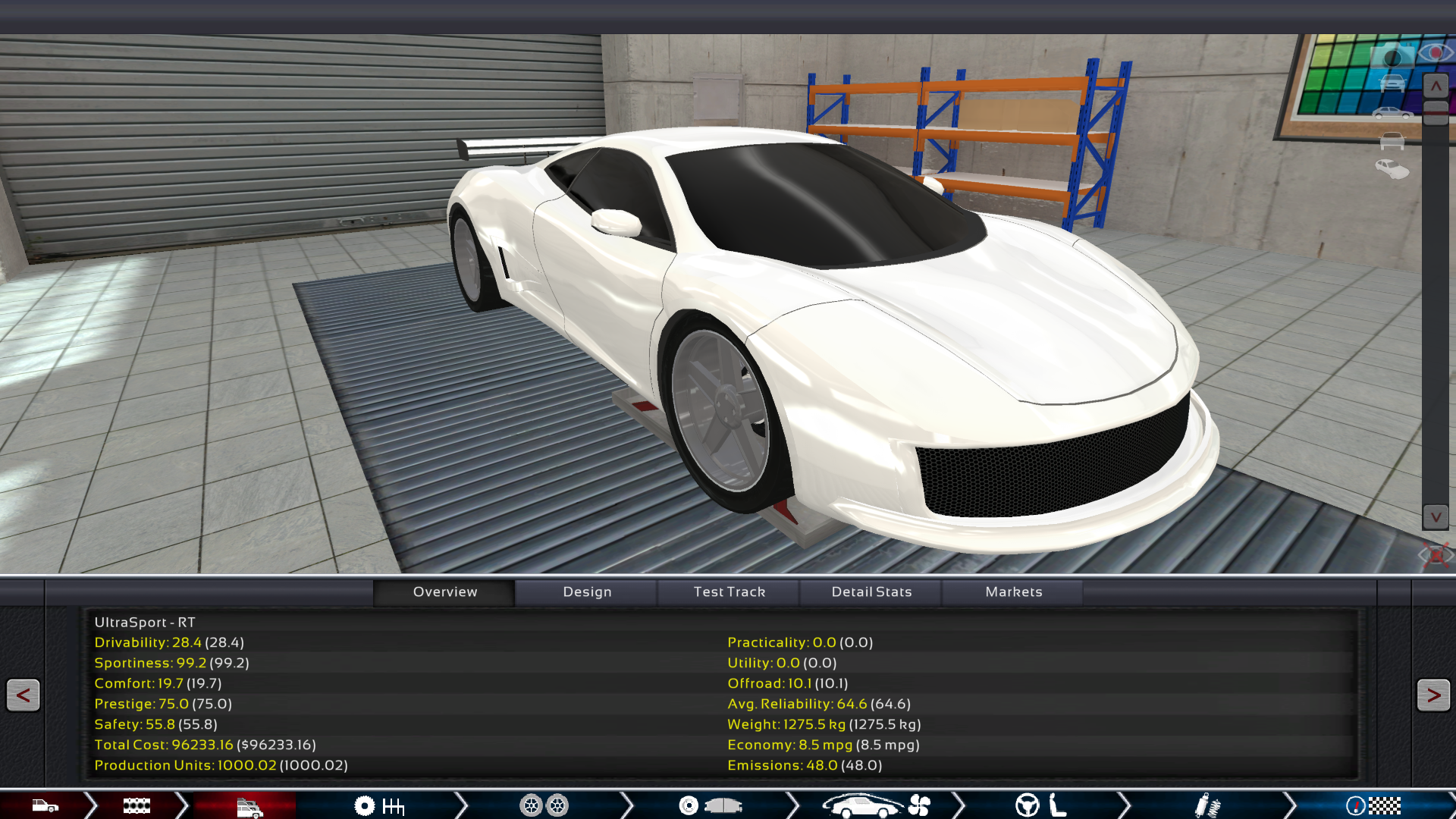
Task: Click the scroll down arrow button
Action: pos(1436,517)
